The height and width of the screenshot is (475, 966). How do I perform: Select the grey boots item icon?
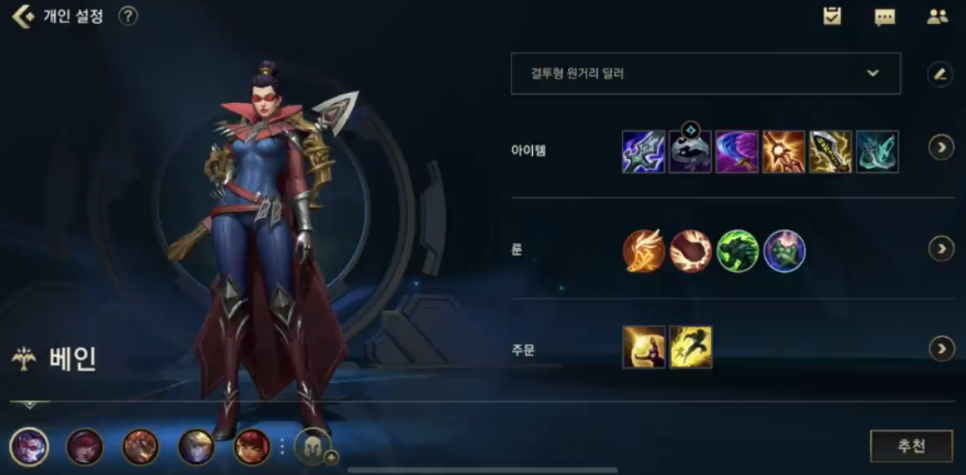[x=690, y=152]
